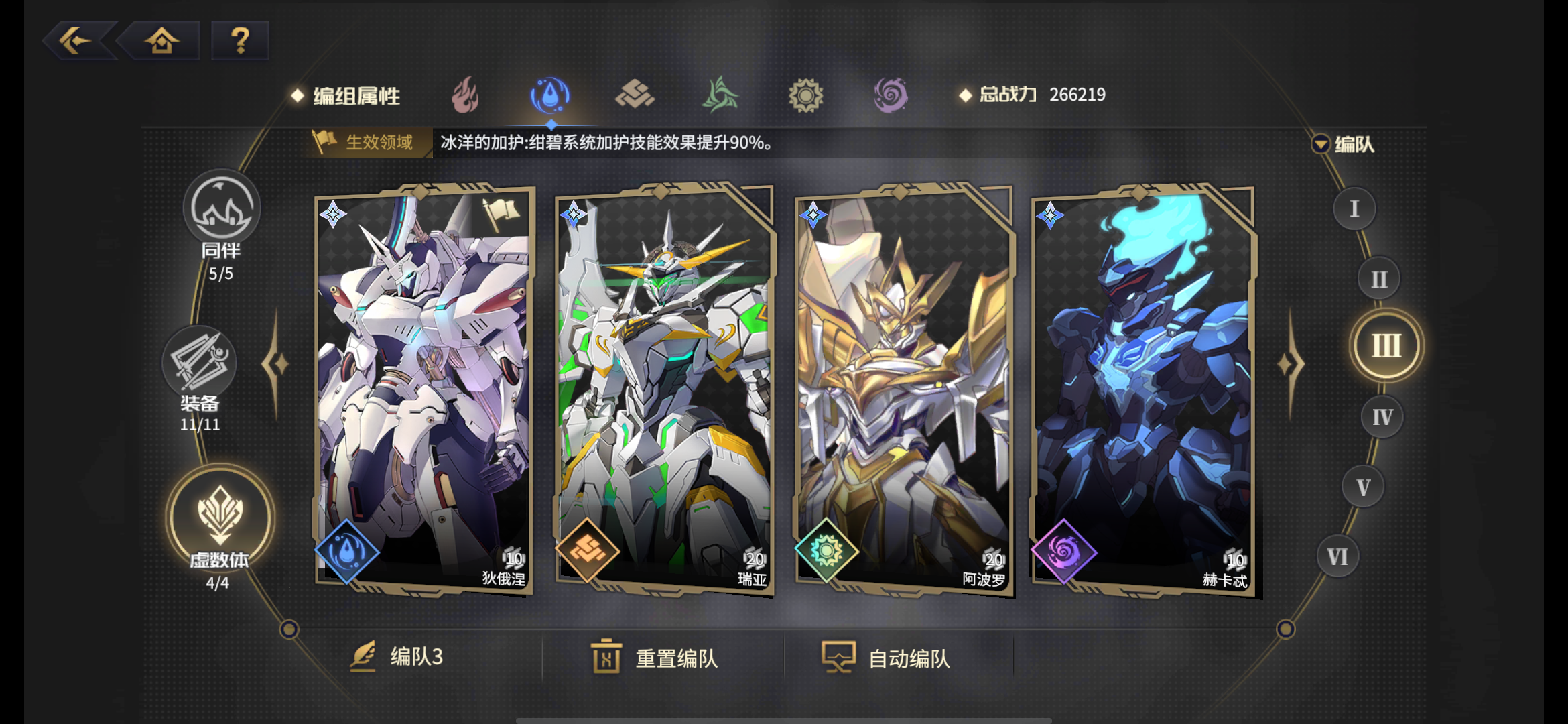Image resolution: width=1568 pixels, height=724 pixels.
Task: Open the help question mark
Action: [x=240, y=40]
